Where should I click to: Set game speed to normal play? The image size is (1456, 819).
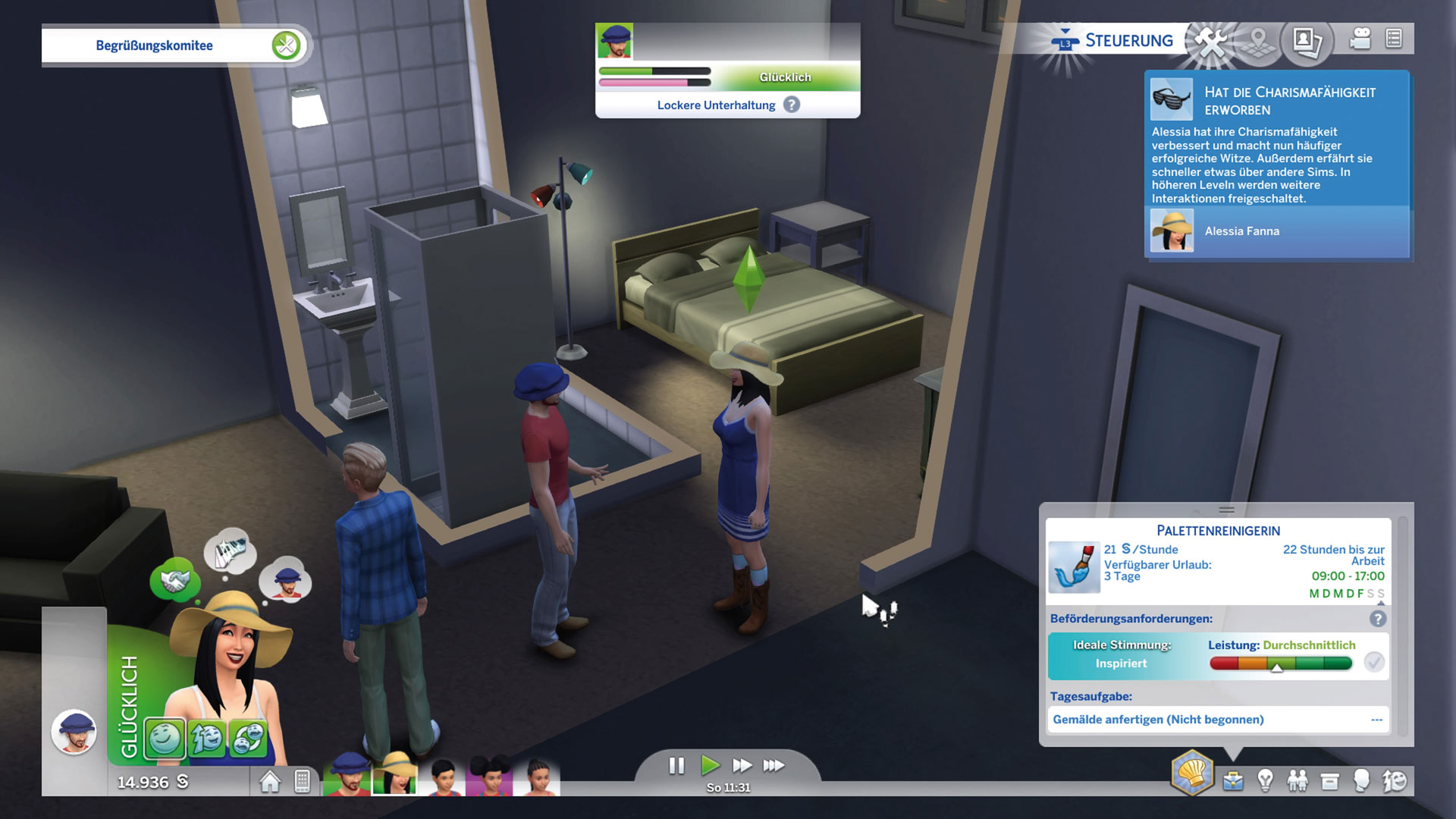pos(710,766)
